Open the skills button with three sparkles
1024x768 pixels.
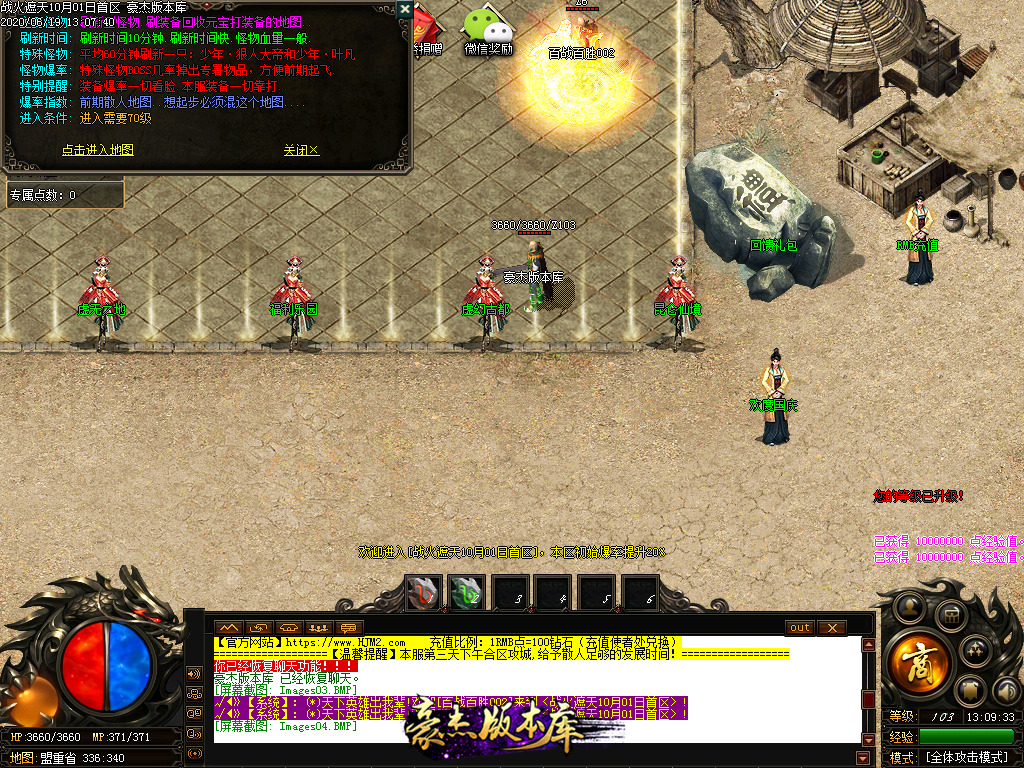tap(976, 651)
